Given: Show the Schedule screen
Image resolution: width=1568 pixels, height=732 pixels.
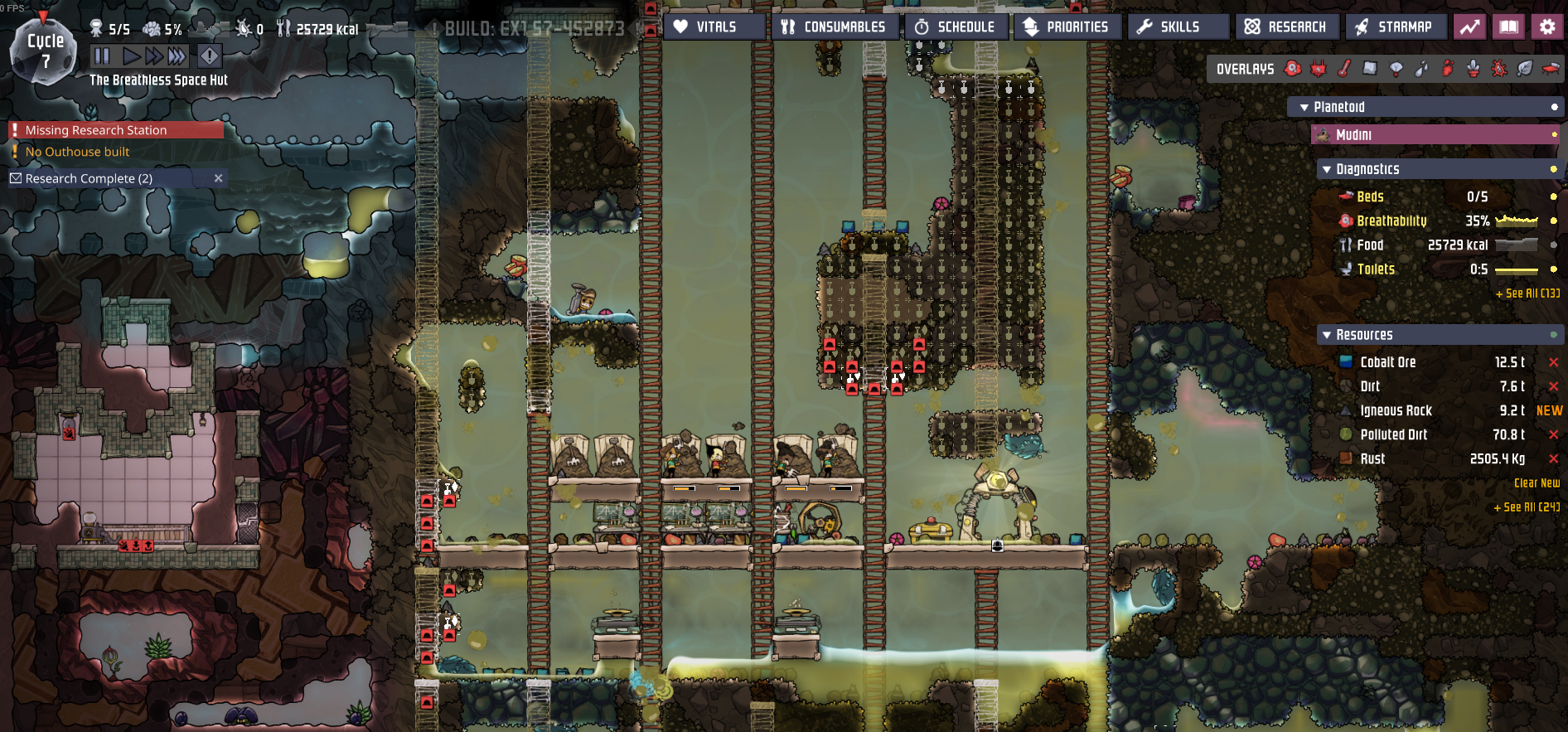Looking at the screenshot, I should click(956, 27).
